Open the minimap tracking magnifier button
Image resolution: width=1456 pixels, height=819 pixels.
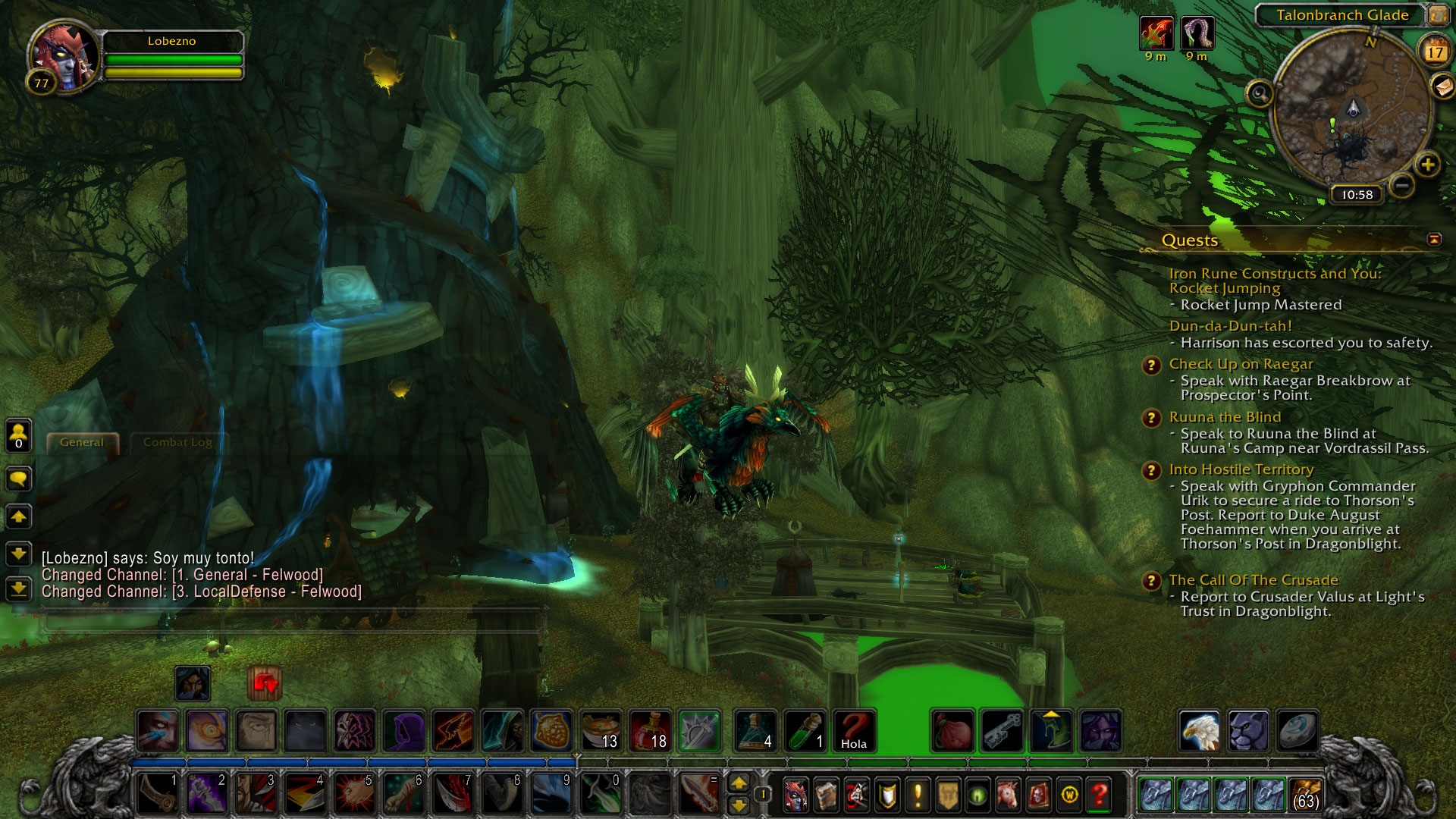click(1260, 94)
